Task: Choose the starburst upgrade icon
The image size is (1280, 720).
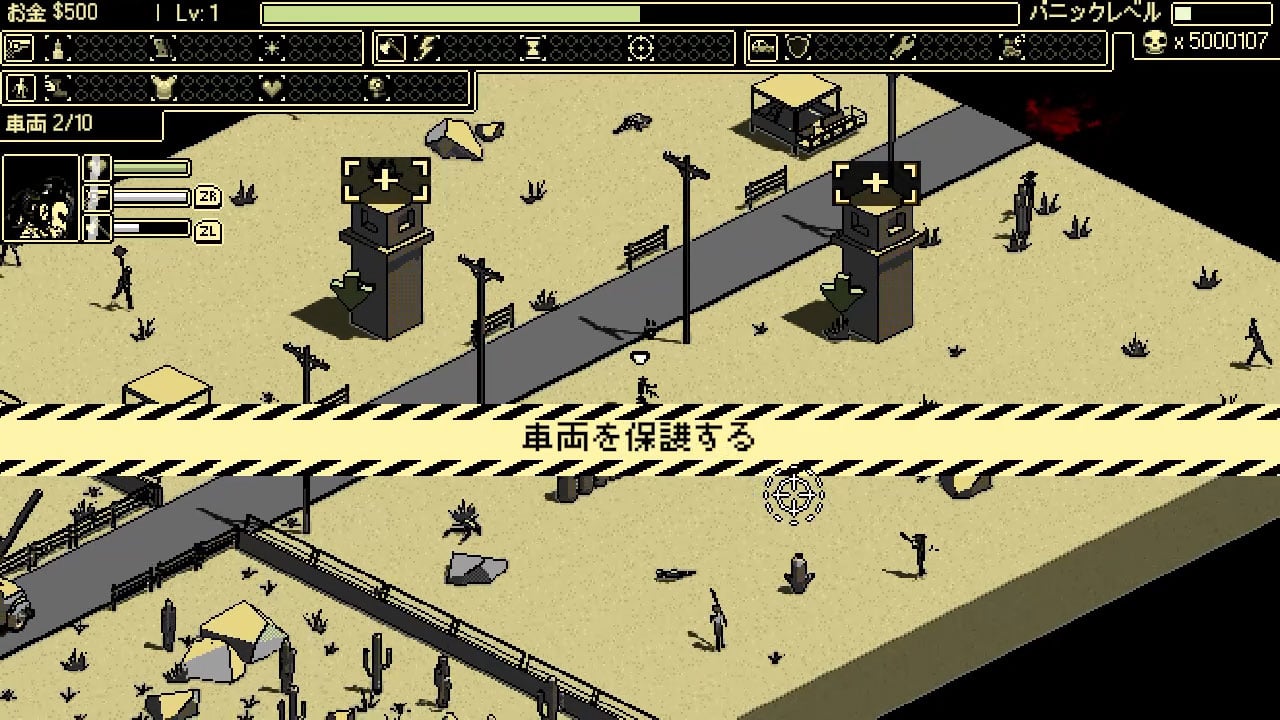Action: (x=271, y=48)
